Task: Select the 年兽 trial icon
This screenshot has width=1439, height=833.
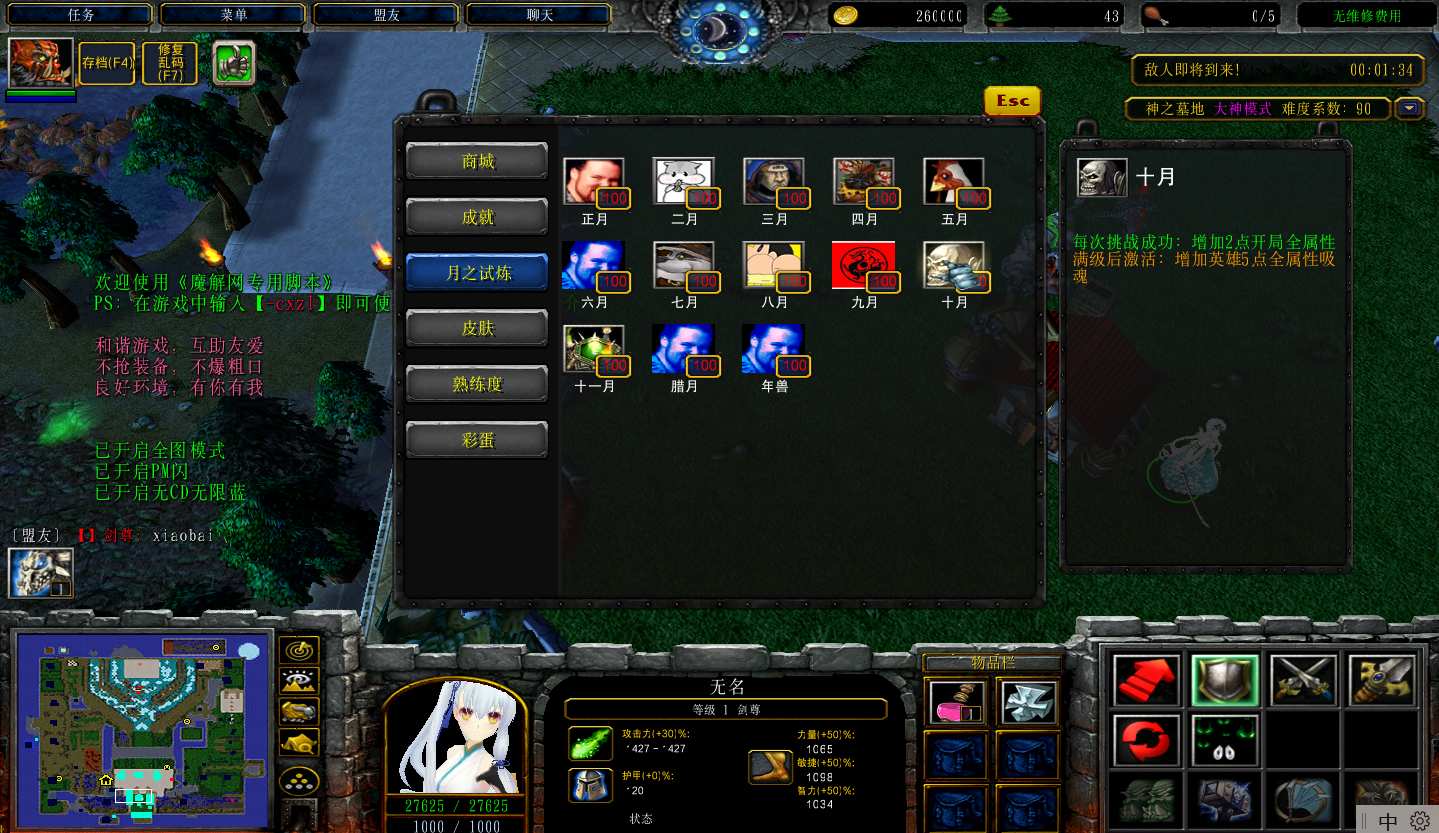Action: pos(774,349)
